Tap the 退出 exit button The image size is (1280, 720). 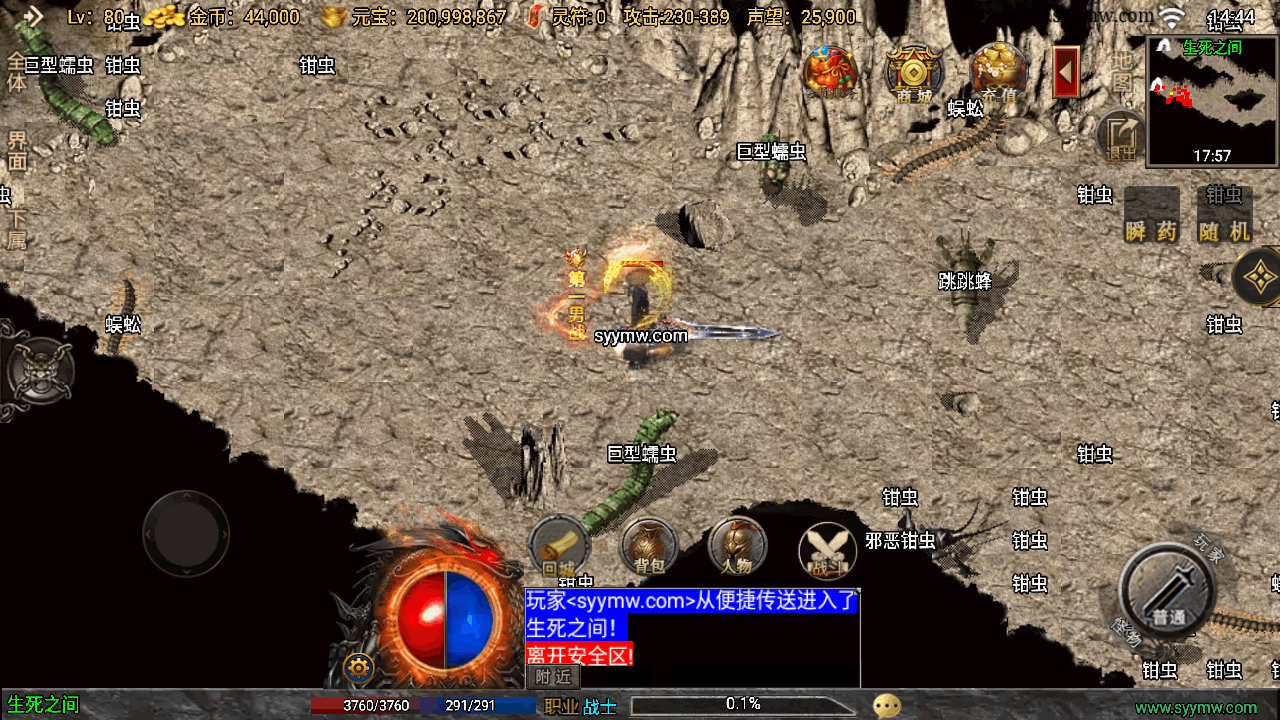1122,137
